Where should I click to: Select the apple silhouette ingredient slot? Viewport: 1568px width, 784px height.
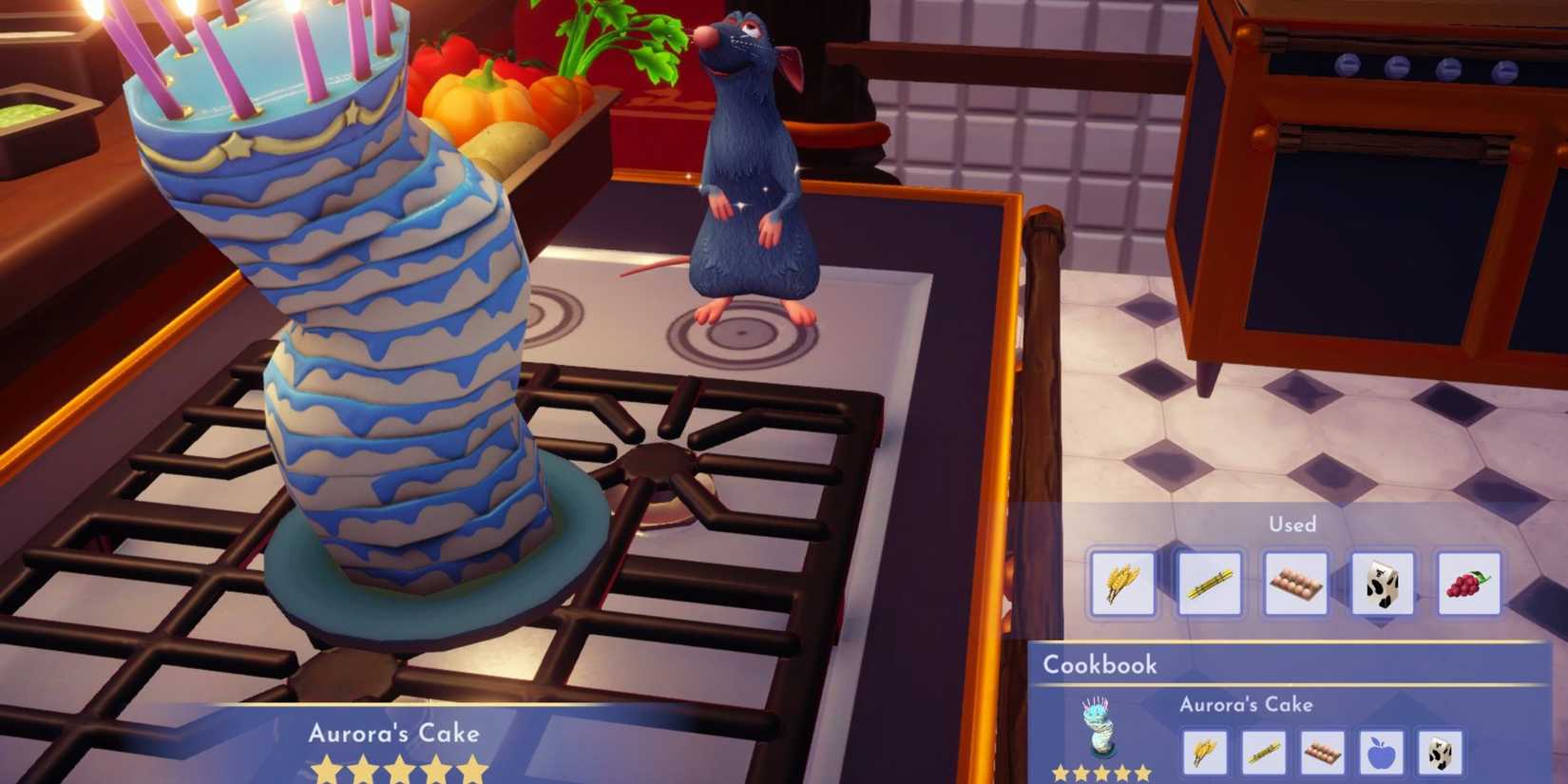click(x=1381, y=752)
